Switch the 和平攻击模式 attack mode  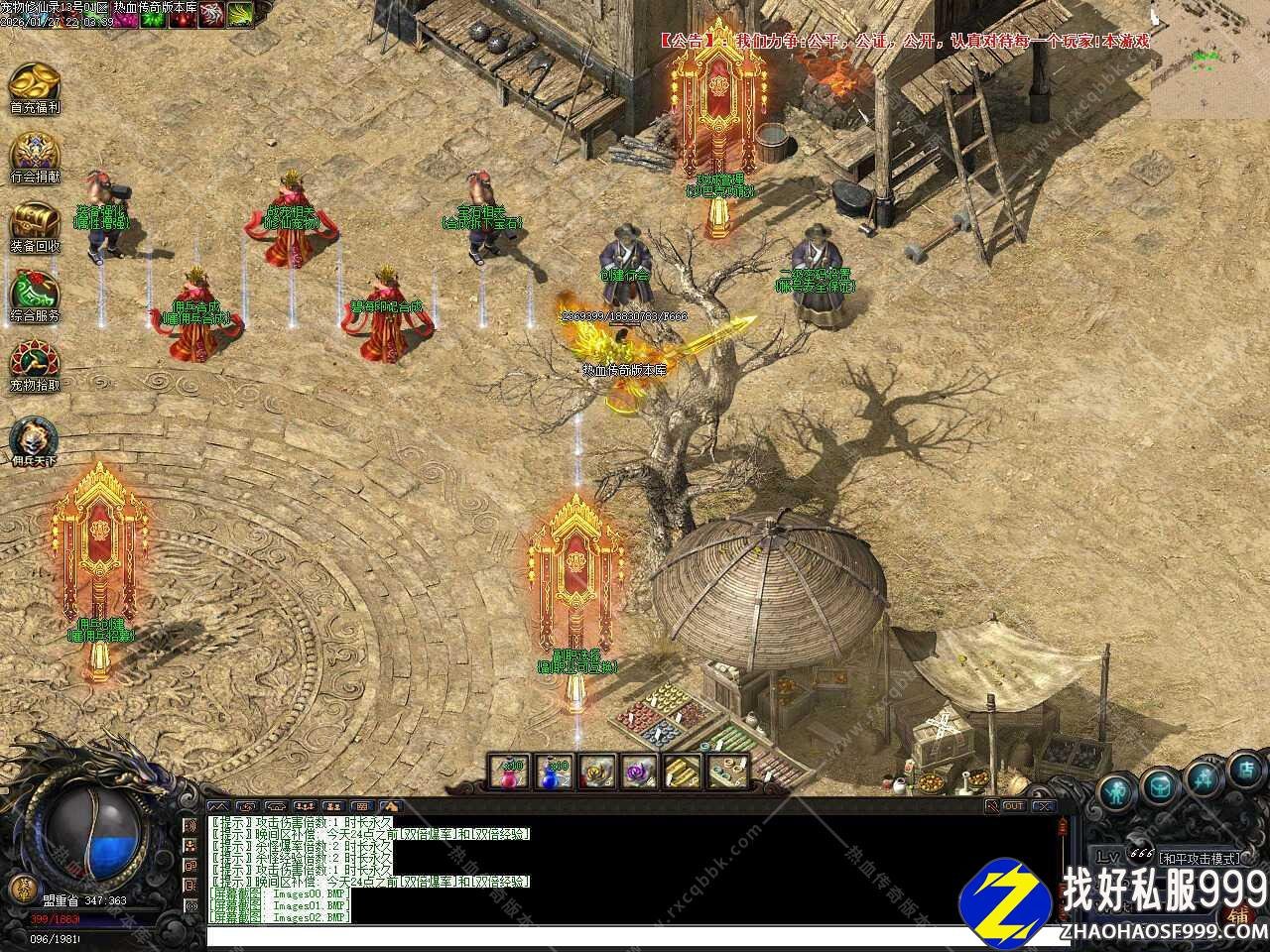[1199, 858]
